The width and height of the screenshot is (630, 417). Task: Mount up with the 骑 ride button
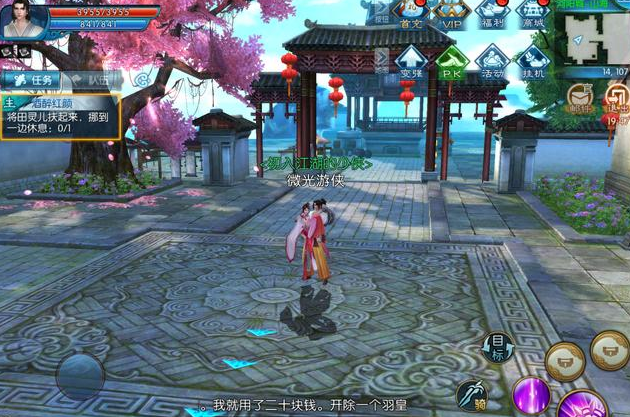click(x=472, y=395)
